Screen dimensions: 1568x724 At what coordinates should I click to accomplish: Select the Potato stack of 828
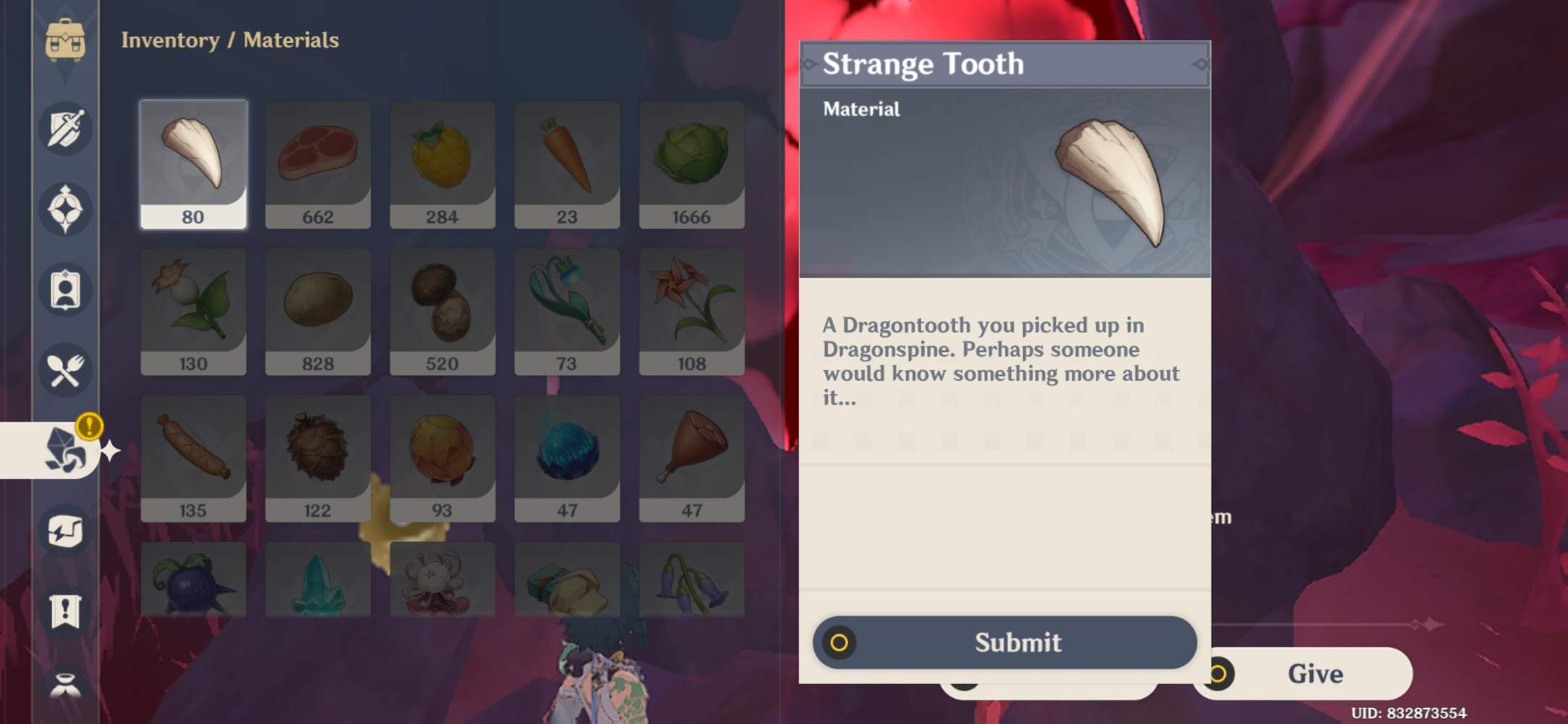318,311
